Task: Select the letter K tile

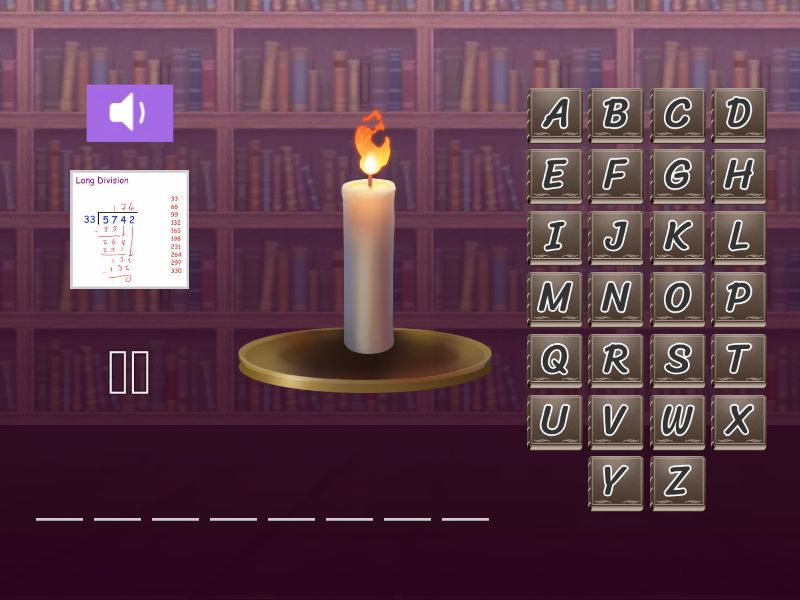Action: pyautogui.click(x=678, y=237)
